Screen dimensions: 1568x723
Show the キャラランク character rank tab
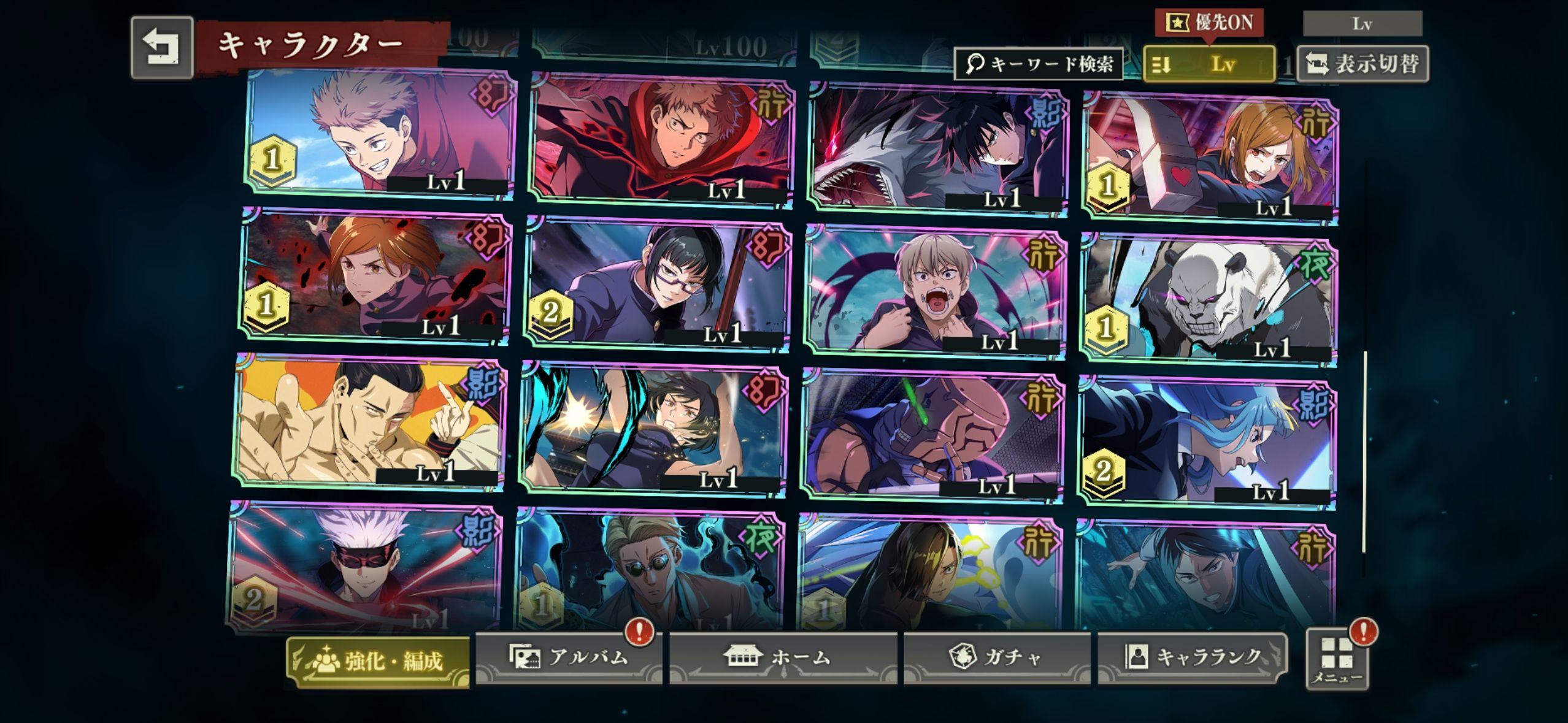(x=1192, y=657)
